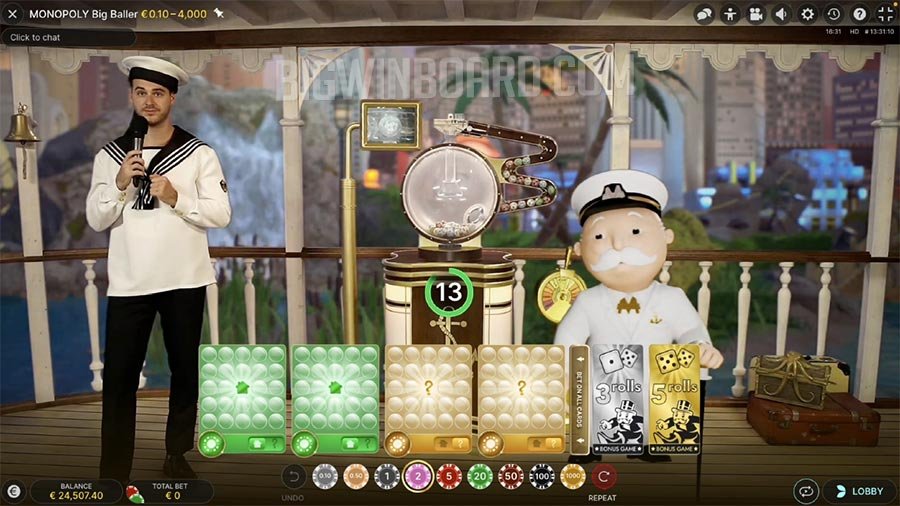Bet on the 3 rolls bonus card
This screenshot has width=900, height=506.
coord(619,399)
